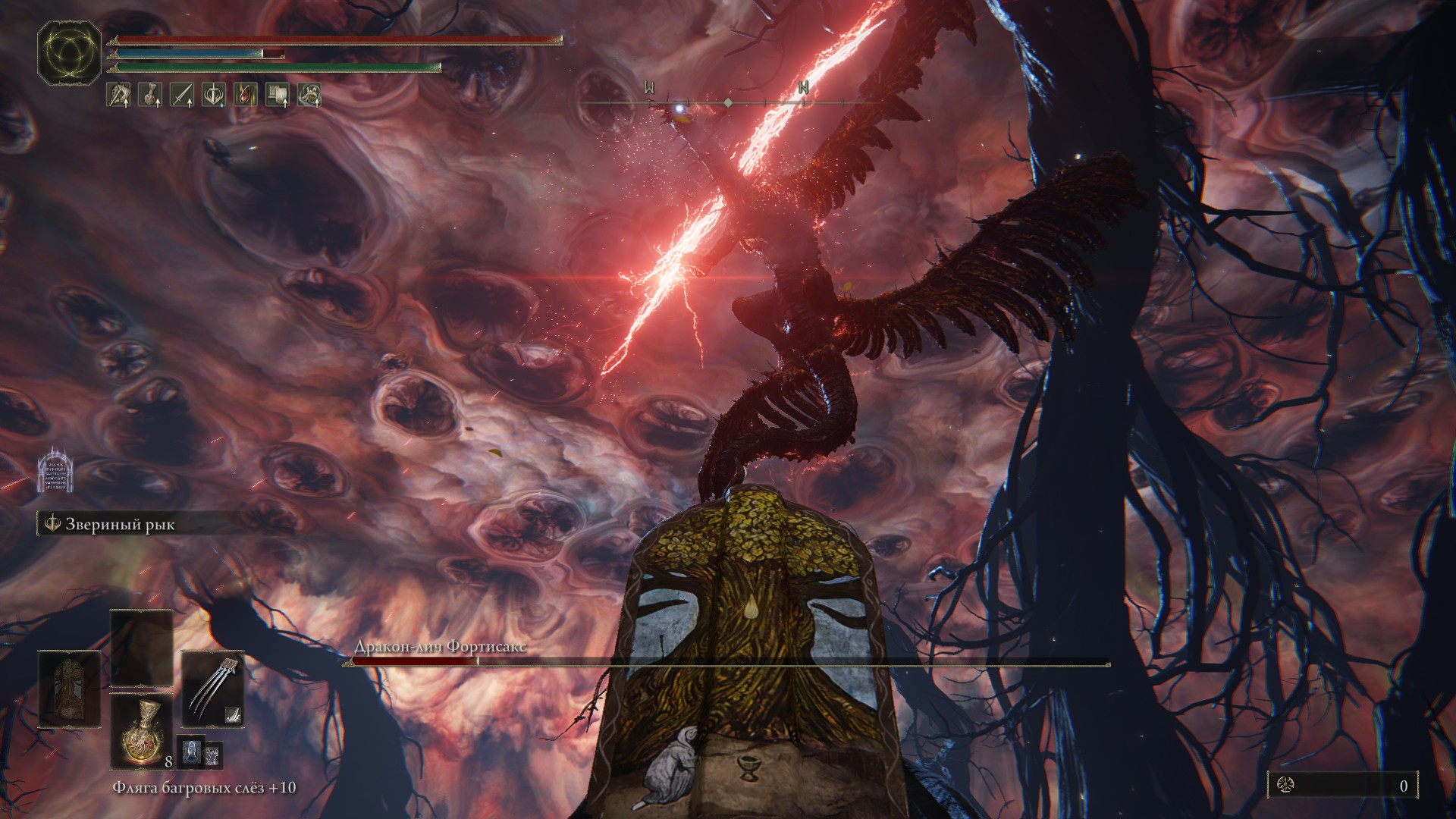Select the tree-painted greatshield slot
This screenshot has width=1456, height=819.
[69, 689]
